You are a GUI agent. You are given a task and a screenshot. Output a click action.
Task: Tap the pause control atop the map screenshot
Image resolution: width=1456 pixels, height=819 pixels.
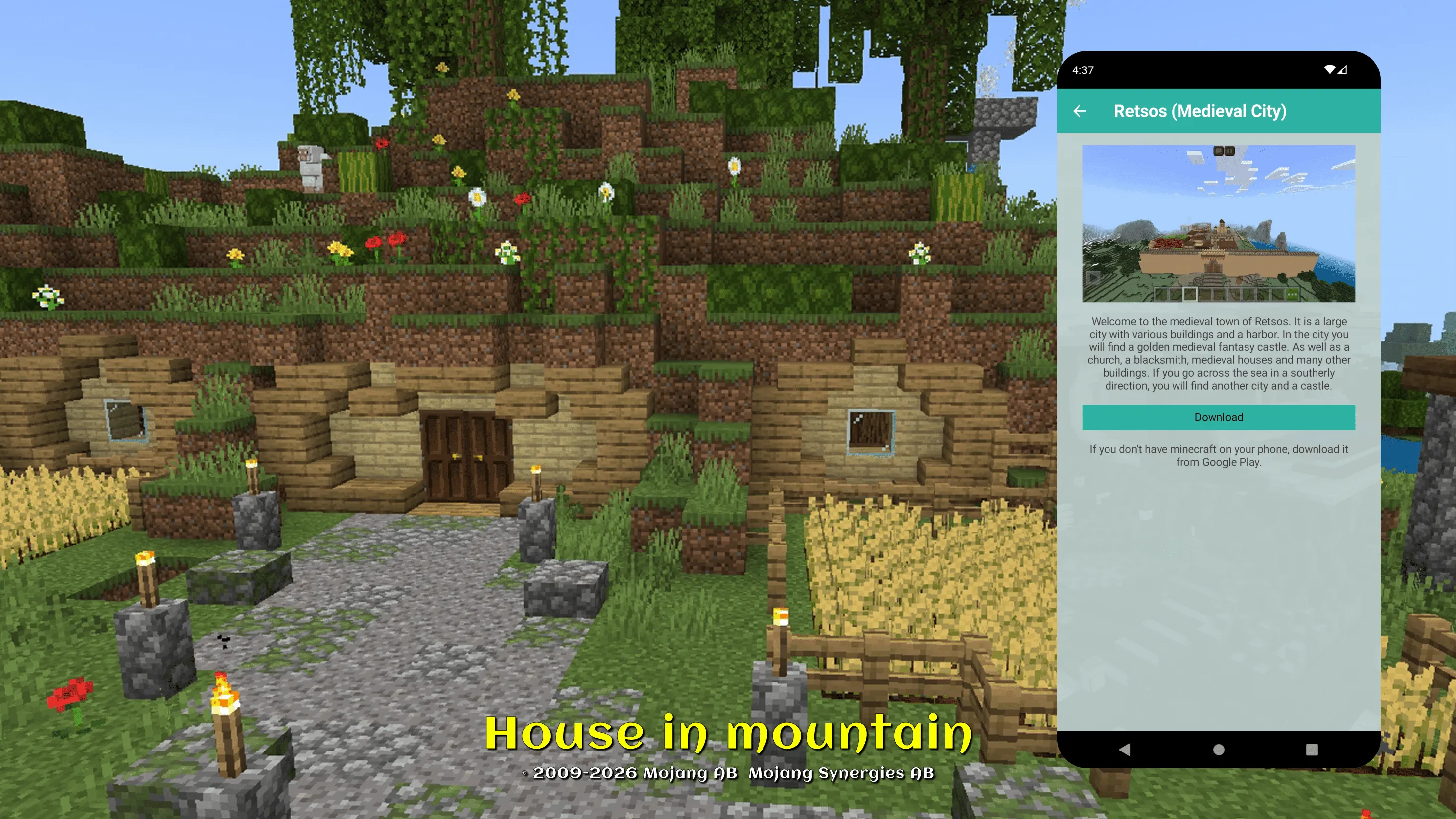click(1229, 152)
